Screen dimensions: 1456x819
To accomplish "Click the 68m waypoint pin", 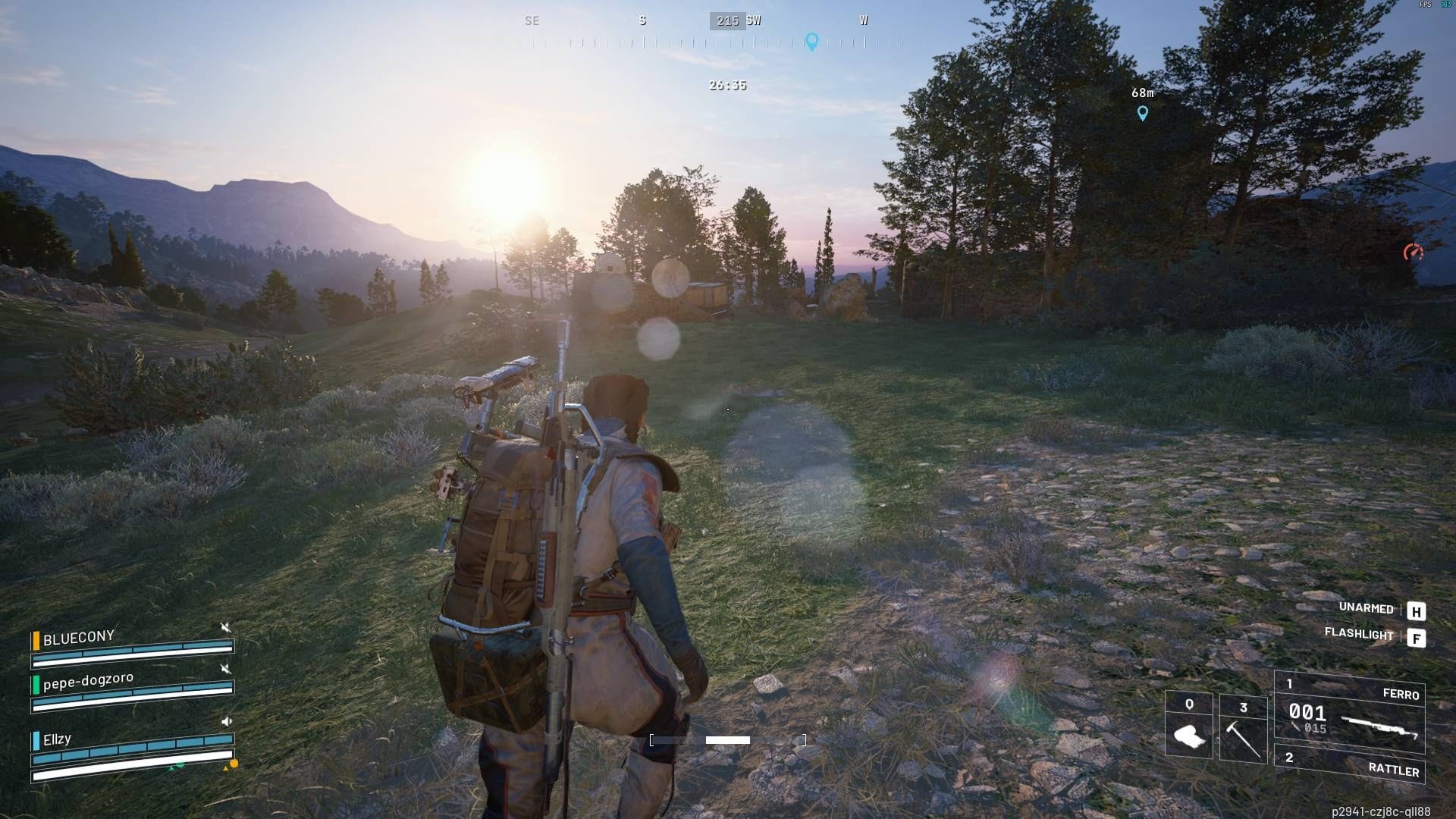I will tap(1143, 113).
